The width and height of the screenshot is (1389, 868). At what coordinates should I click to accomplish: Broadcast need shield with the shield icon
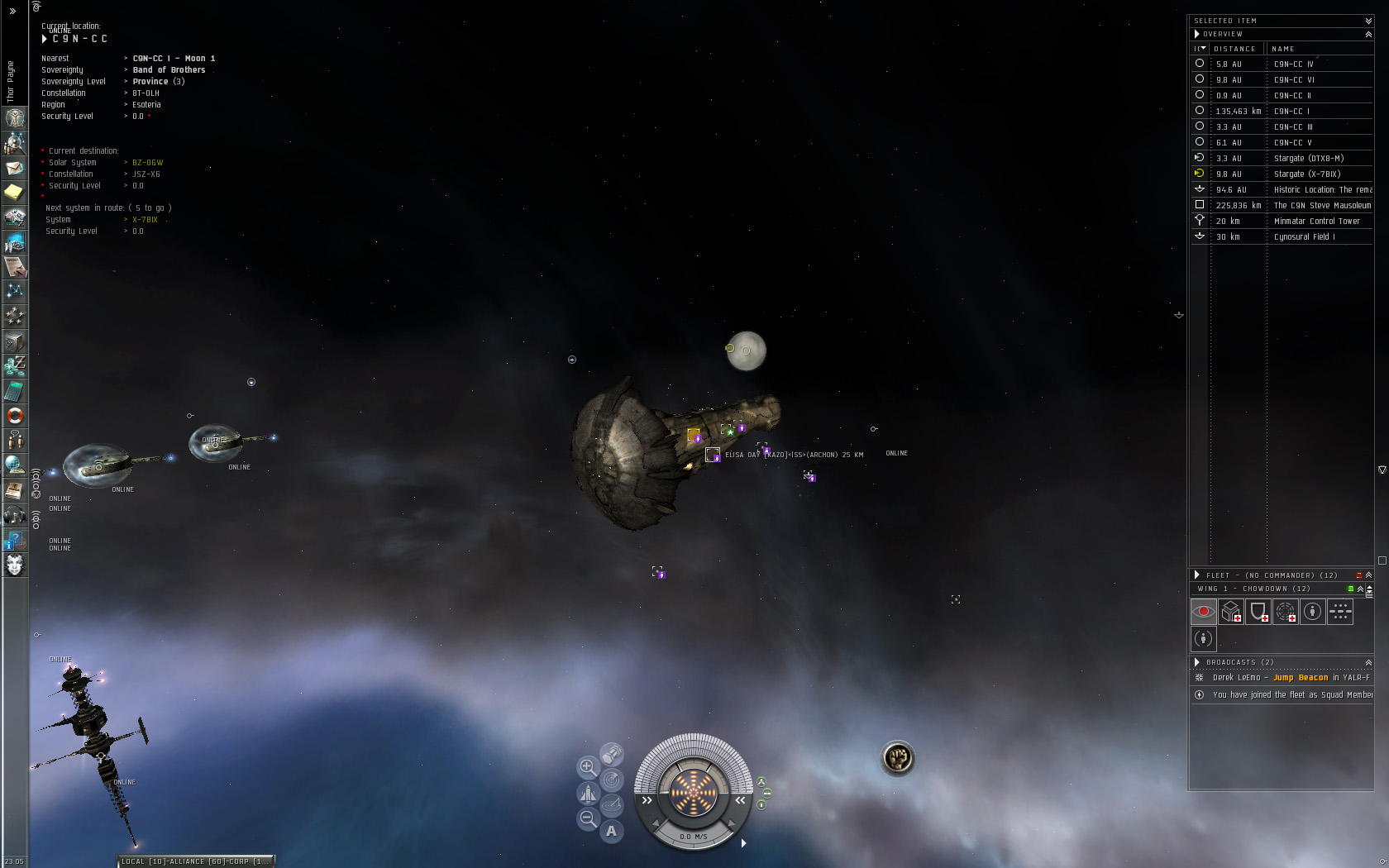pyautogui.click(x=1258, y=612)
